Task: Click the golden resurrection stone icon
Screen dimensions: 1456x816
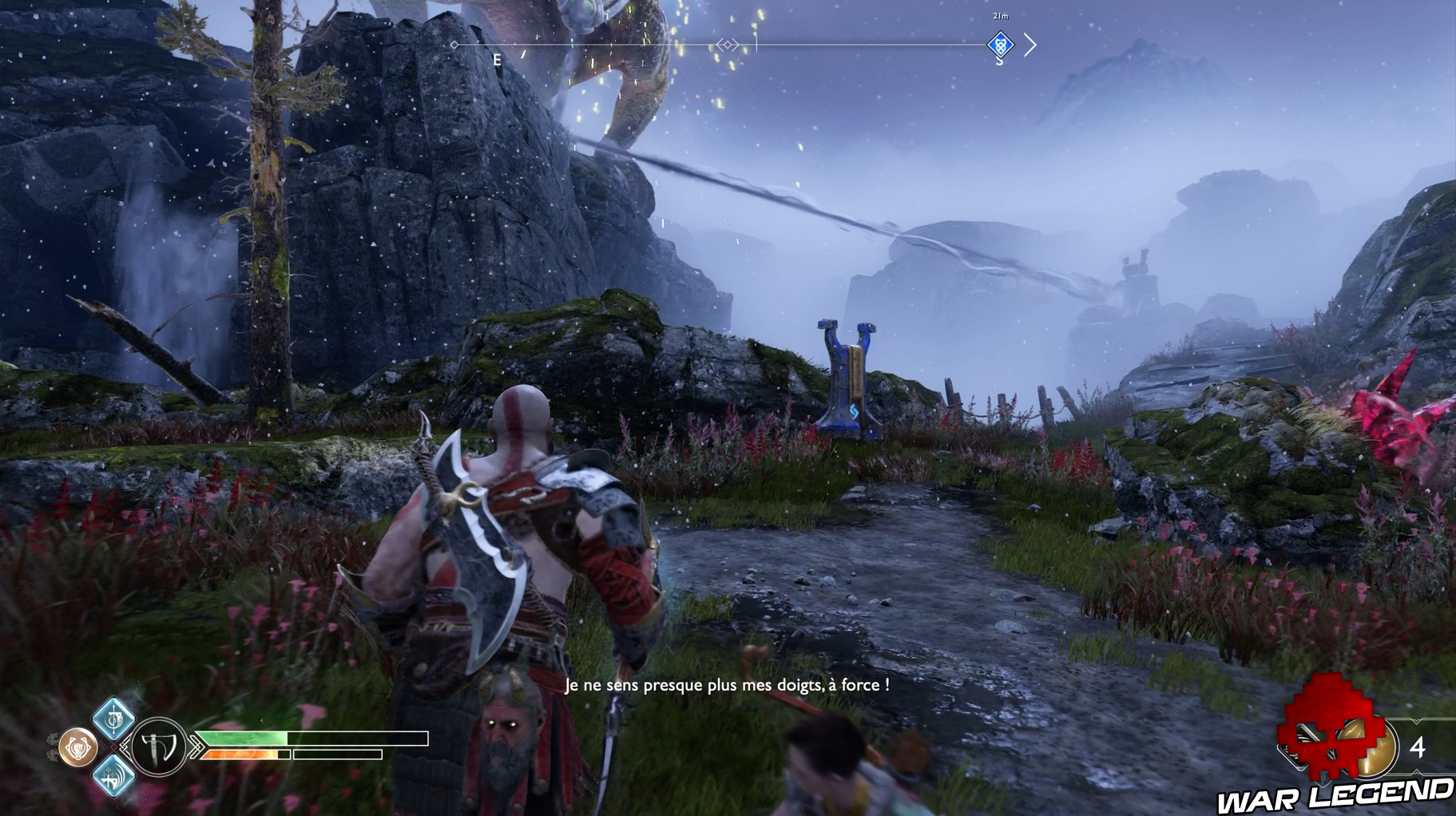Action: (1371, 748)
